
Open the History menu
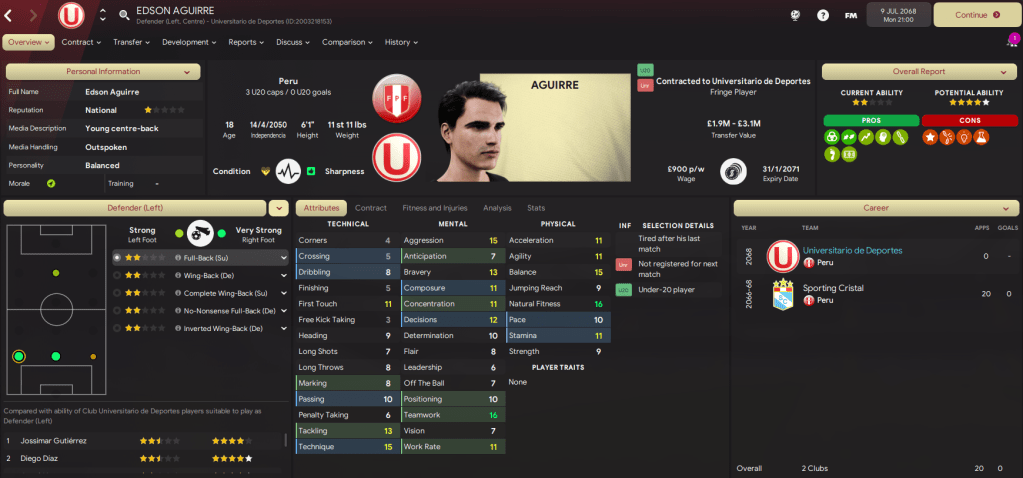click(401, 42)
